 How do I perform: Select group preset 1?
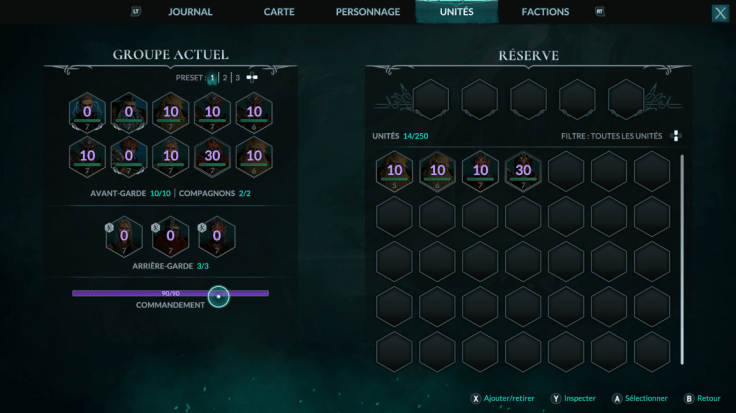[212, 77]
